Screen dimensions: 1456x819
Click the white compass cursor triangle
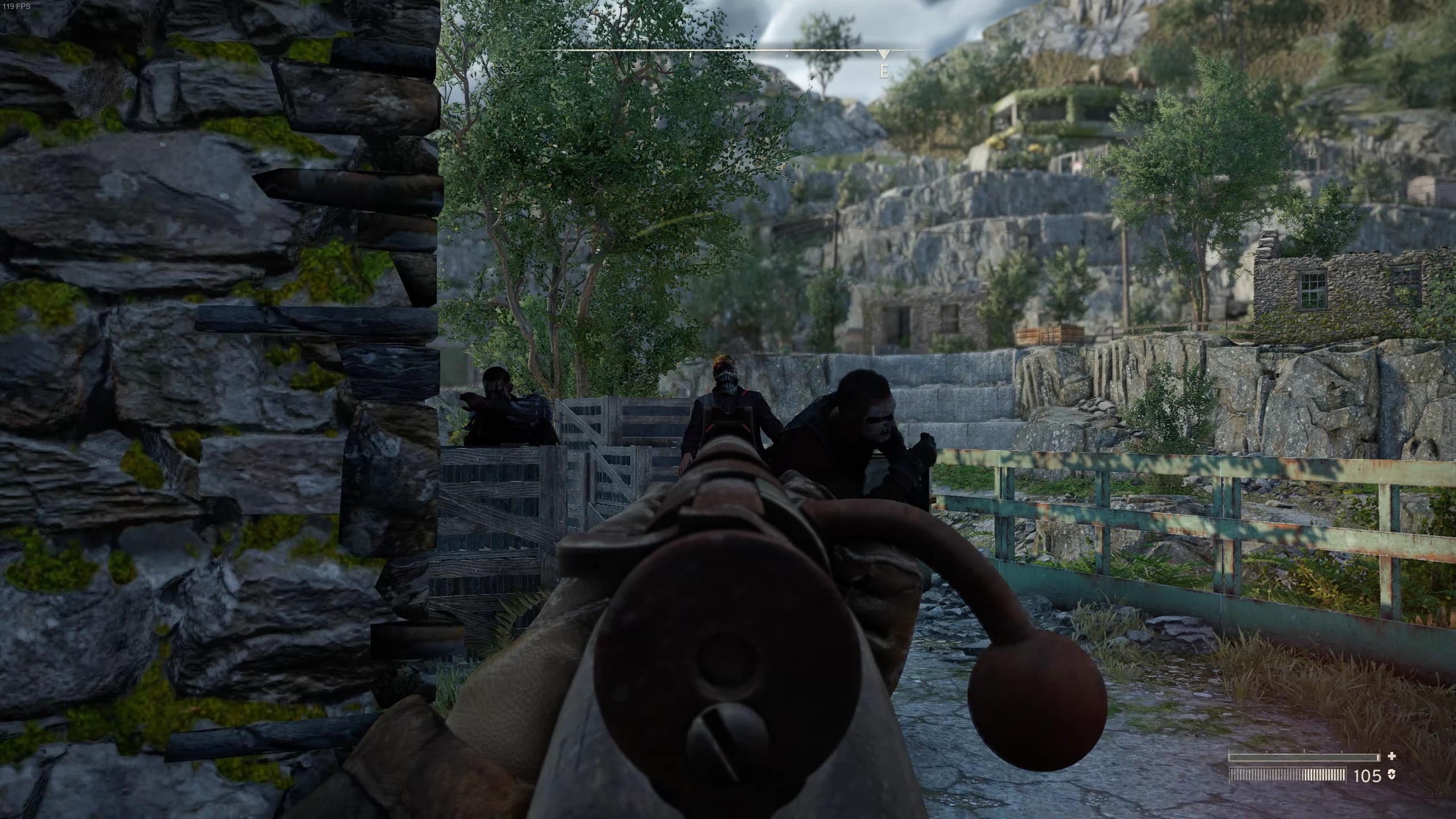883,55
